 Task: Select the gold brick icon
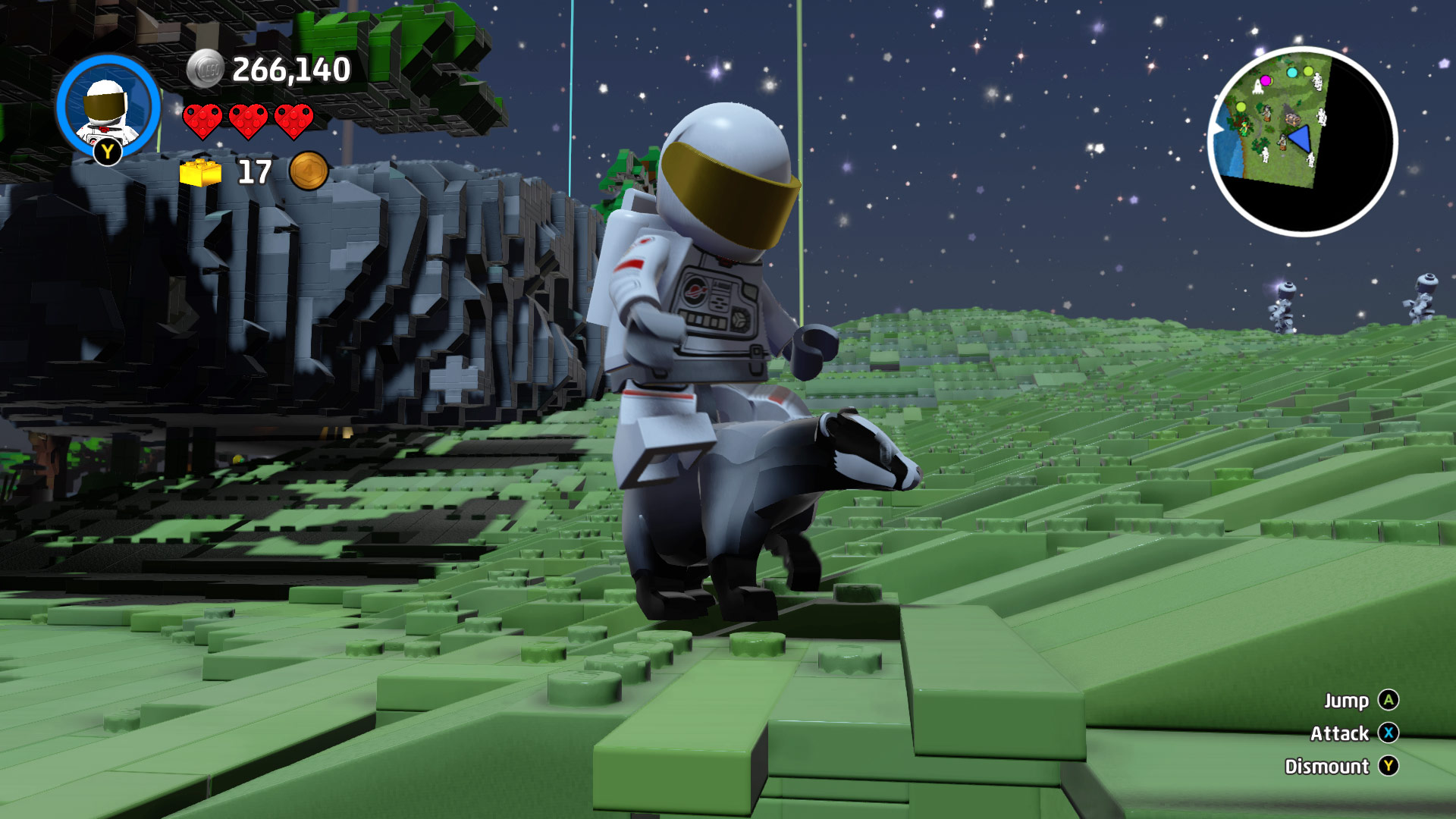tap(200, 173)
